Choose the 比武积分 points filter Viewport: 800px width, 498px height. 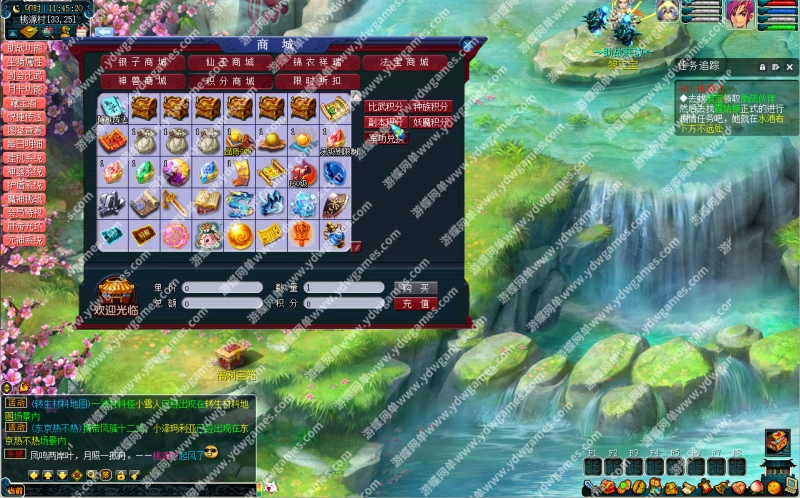(x=386, y=106)
